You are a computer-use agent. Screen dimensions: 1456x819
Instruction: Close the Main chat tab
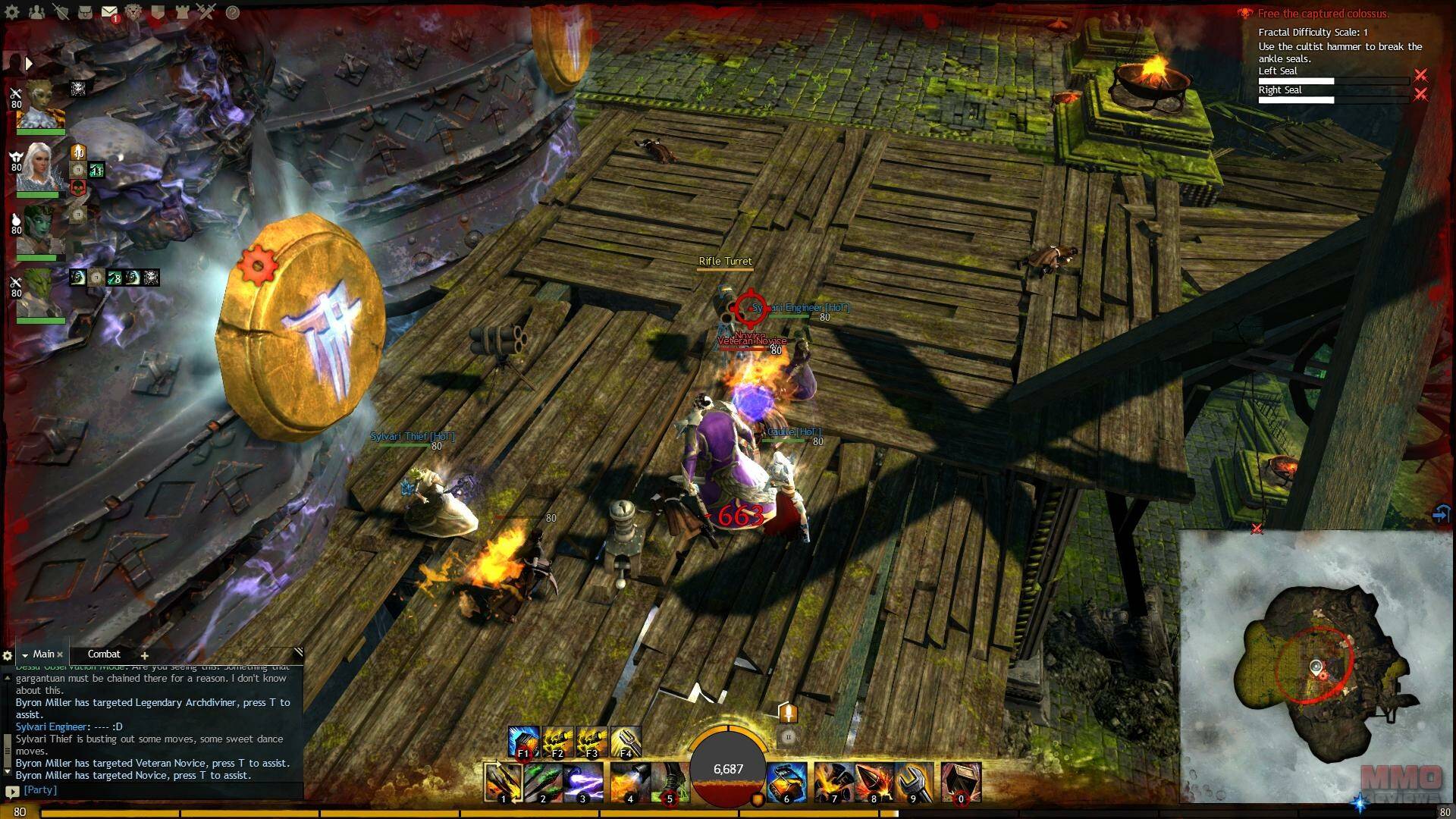(60, 654)
